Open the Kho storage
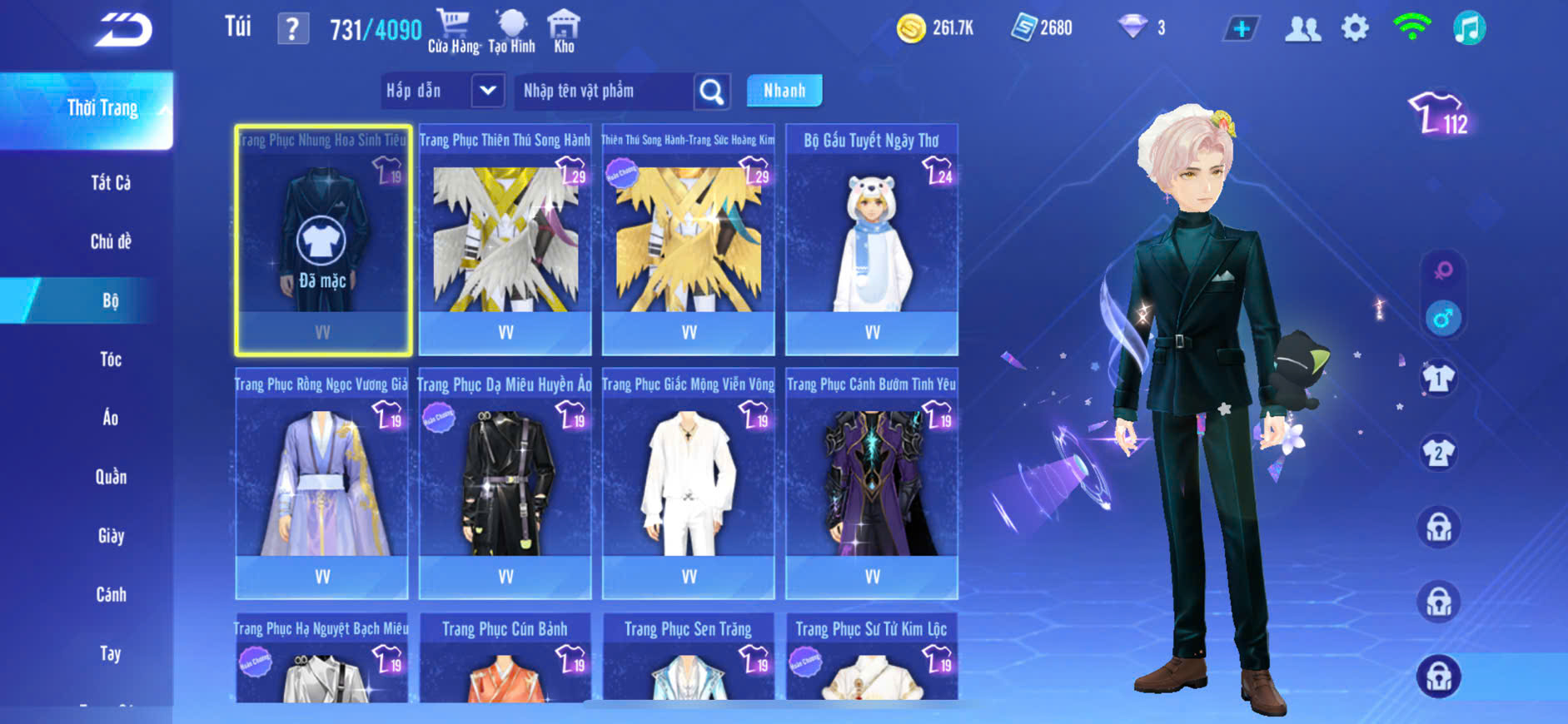 [564, 31]
